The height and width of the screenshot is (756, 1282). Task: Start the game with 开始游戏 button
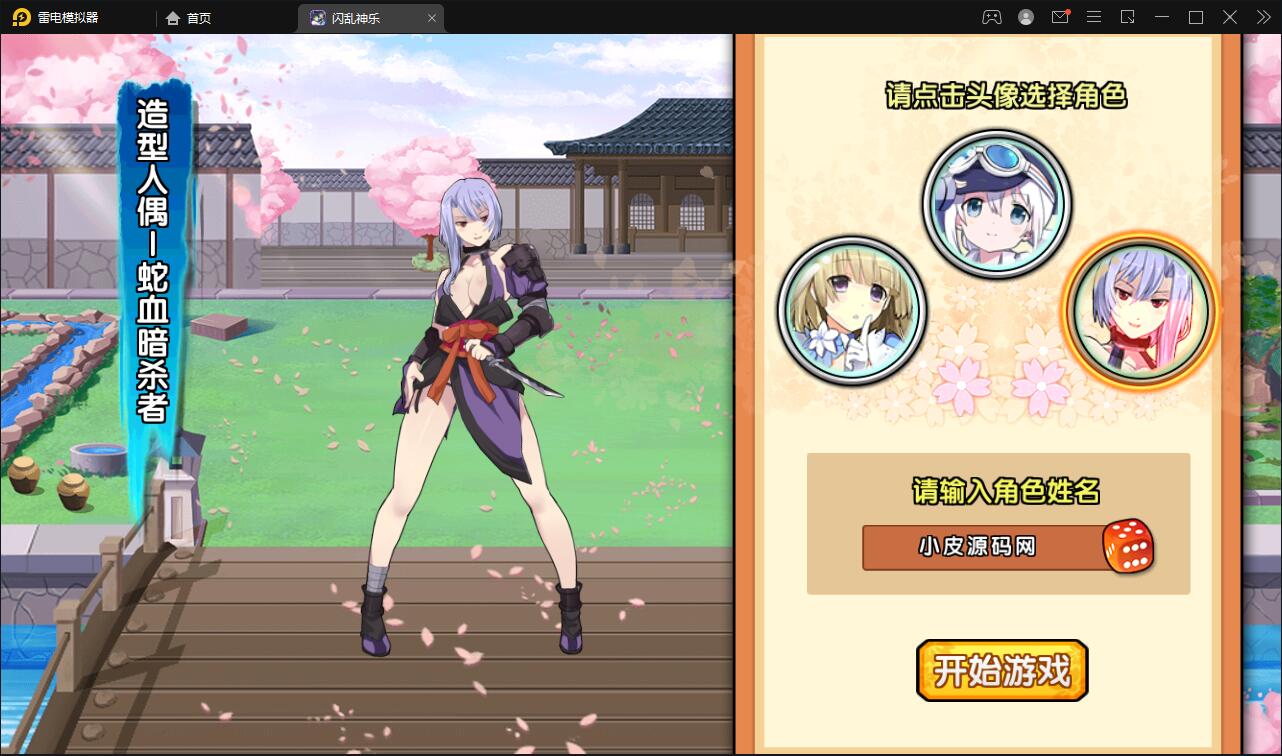[1001, 670]
